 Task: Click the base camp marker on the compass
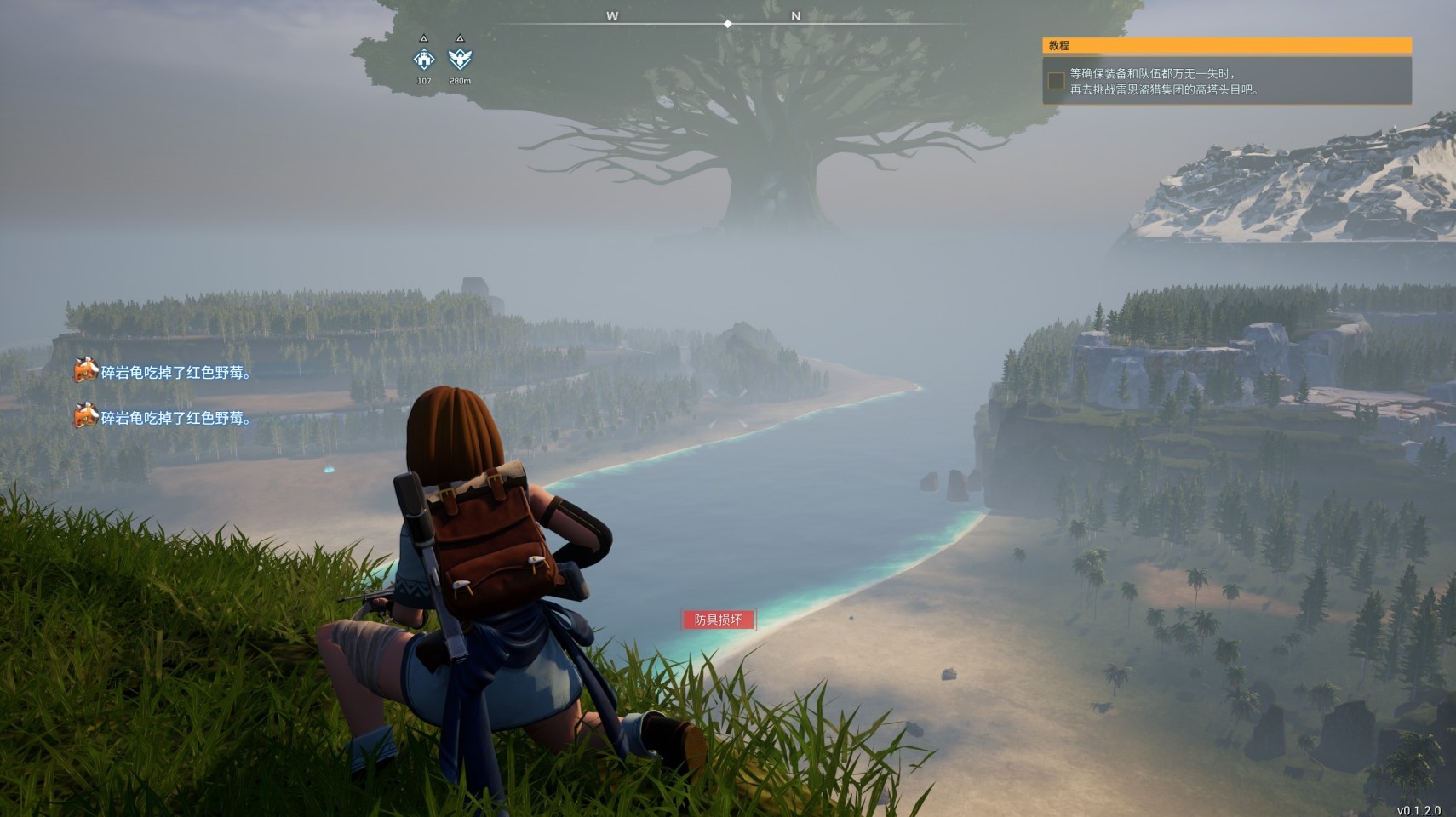click(x=424, y=59)
